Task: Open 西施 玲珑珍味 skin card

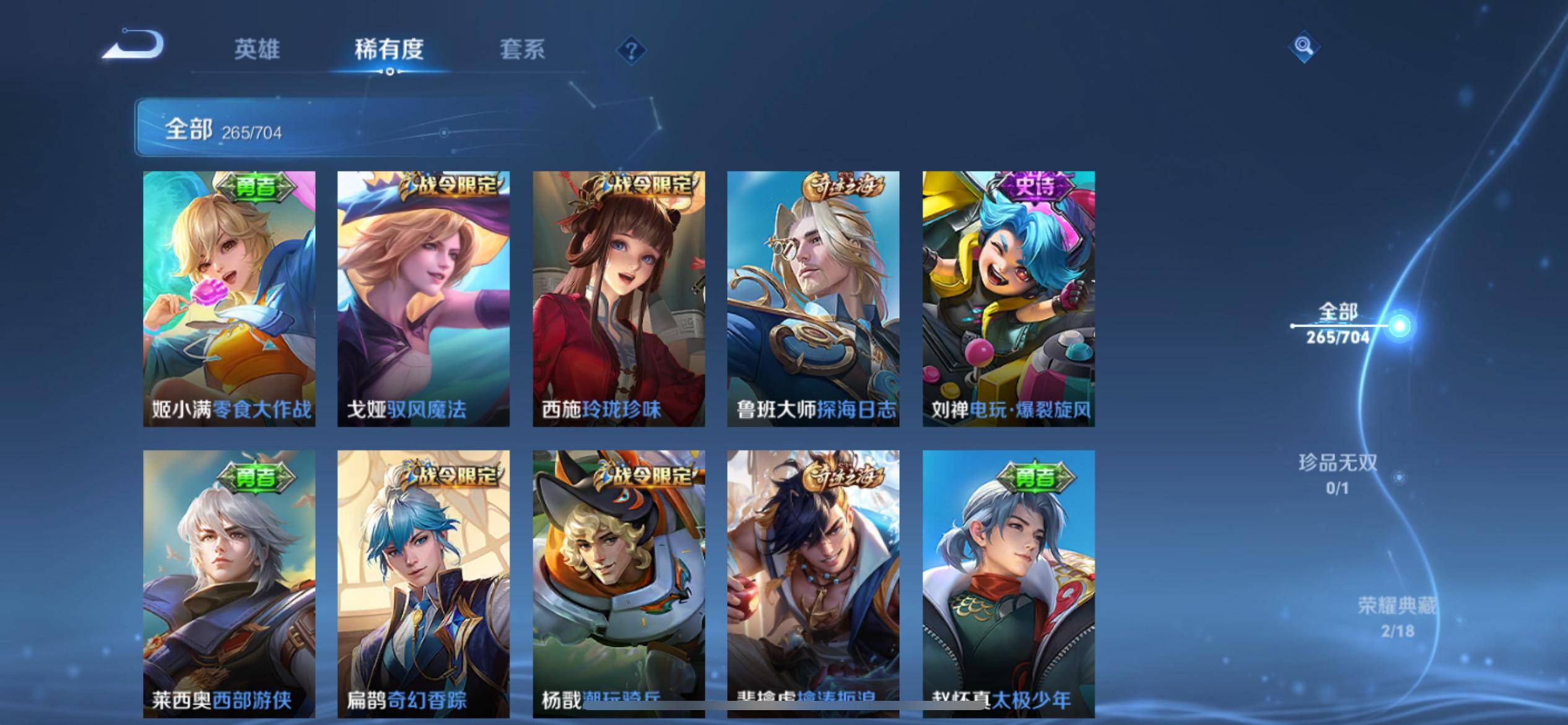Action: 619,299
